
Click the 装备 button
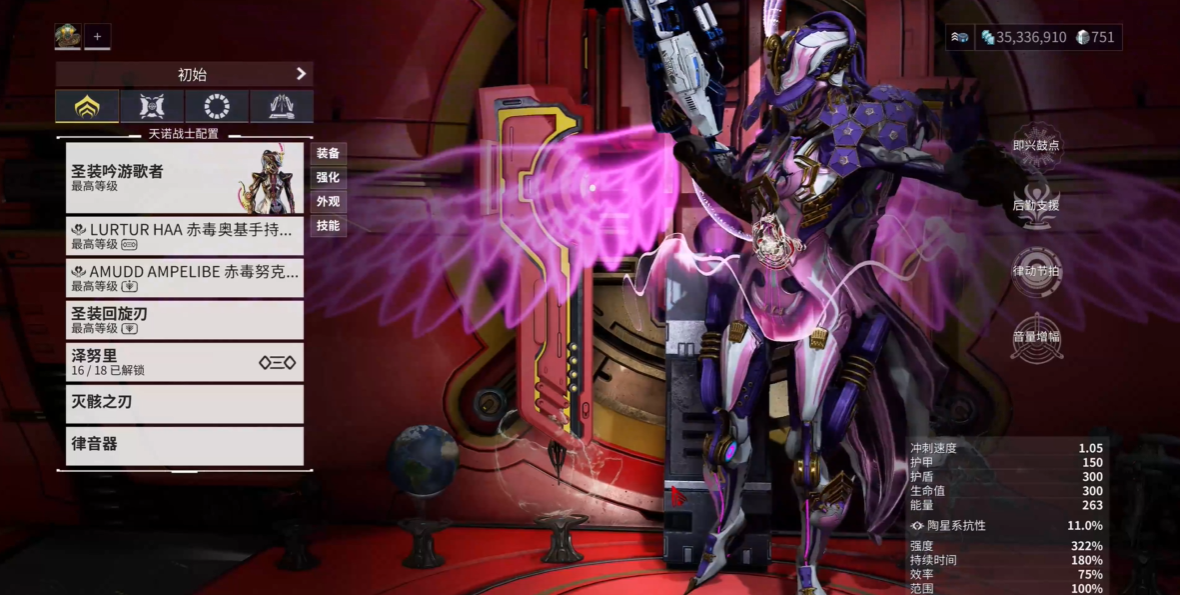click(x=328, y=153)
